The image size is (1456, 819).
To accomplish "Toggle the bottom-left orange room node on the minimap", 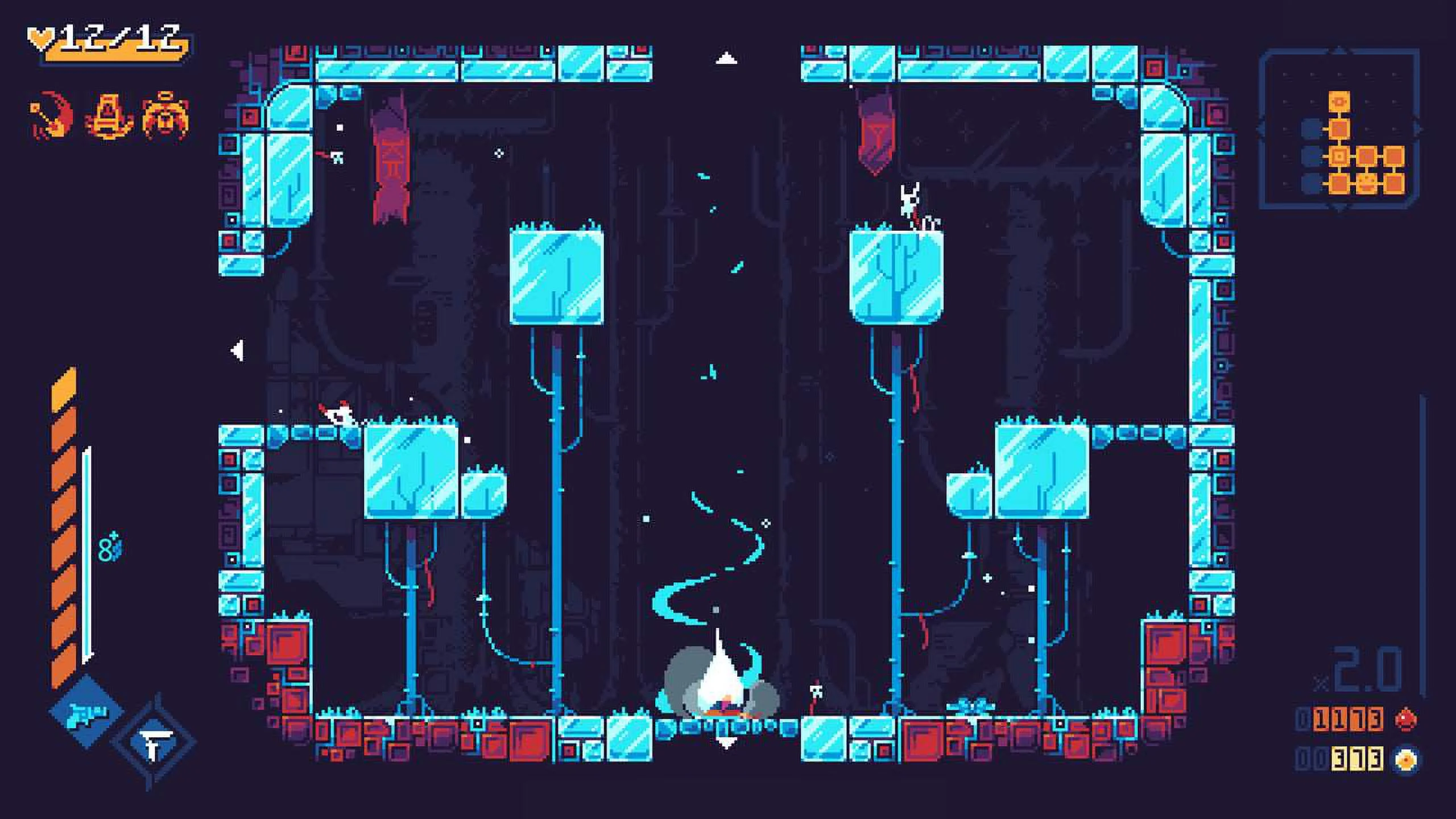I will tap(1339, 184).
